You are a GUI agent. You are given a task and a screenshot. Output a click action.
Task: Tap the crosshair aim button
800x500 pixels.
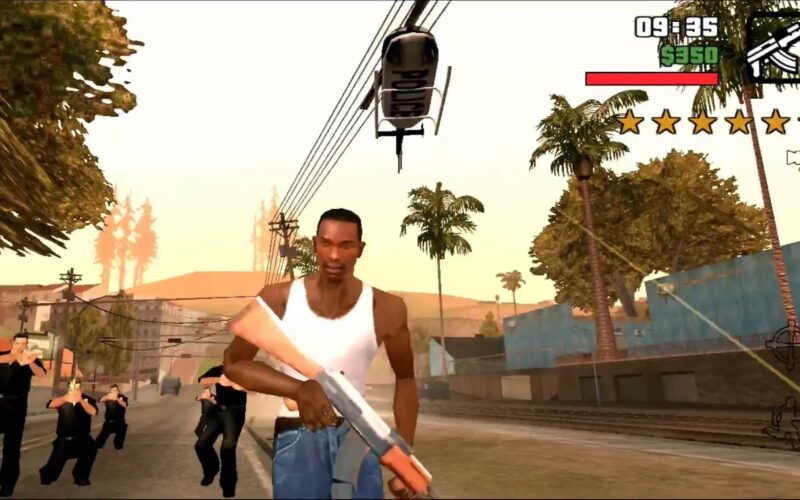pos(786,346)
